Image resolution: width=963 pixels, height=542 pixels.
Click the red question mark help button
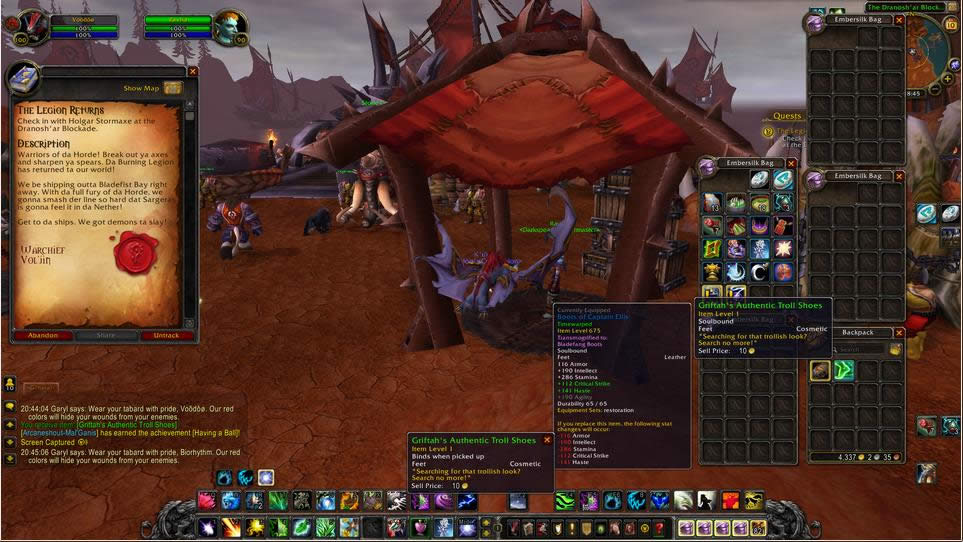pyautogui.click(x=659, y=528)
